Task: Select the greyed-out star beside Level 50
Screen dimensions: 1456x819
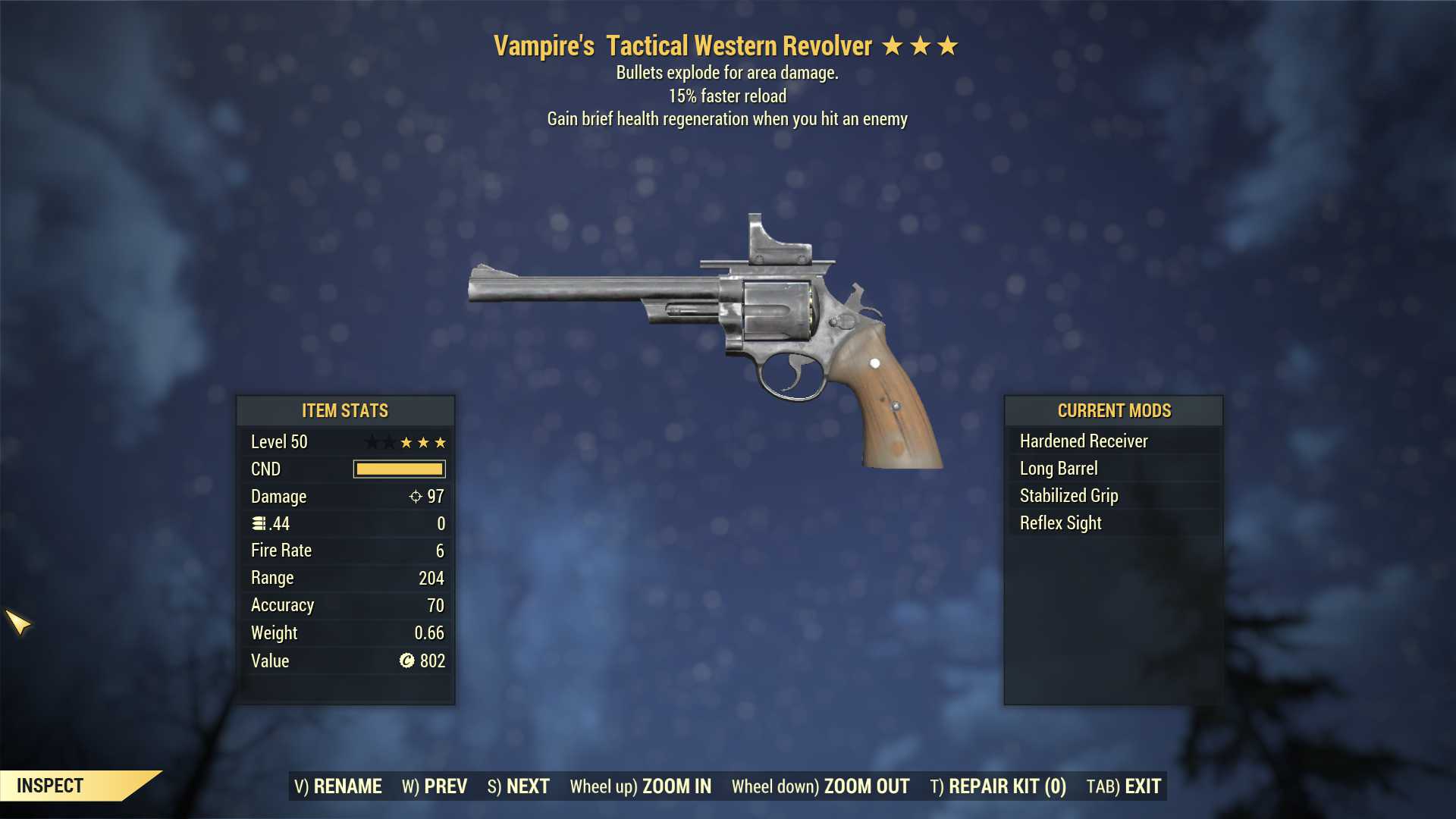Action: [x=372, y=441]
